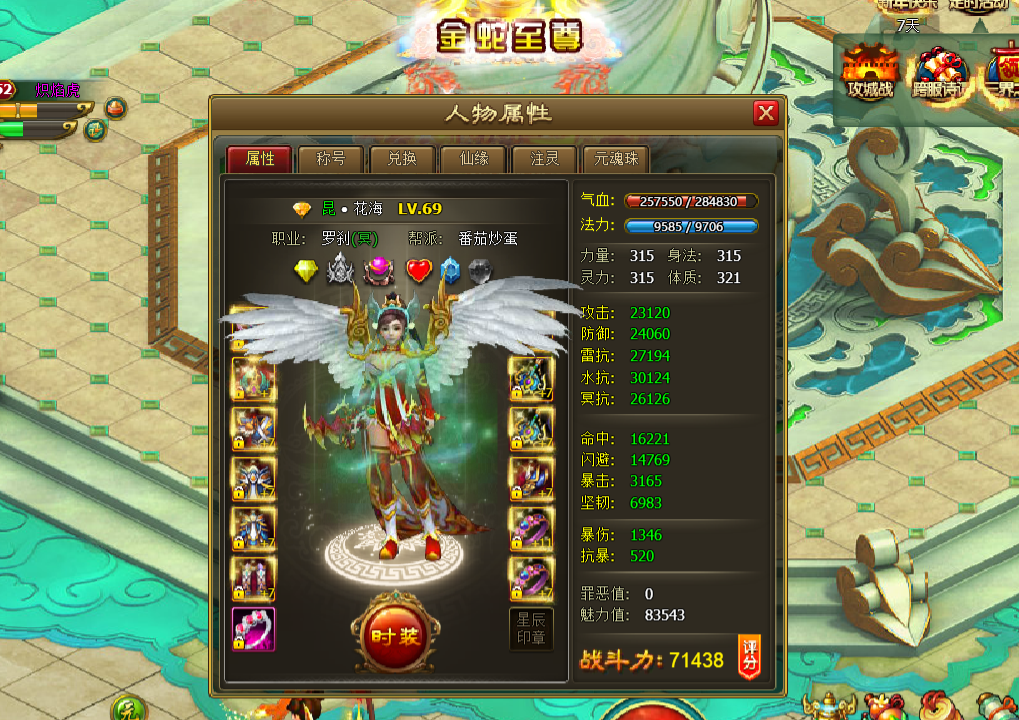Image resolution: width=1019 pixels, height=720 pixels.
Task: Open the red 时装 fashion button
Action: click(x=397, y=636)
